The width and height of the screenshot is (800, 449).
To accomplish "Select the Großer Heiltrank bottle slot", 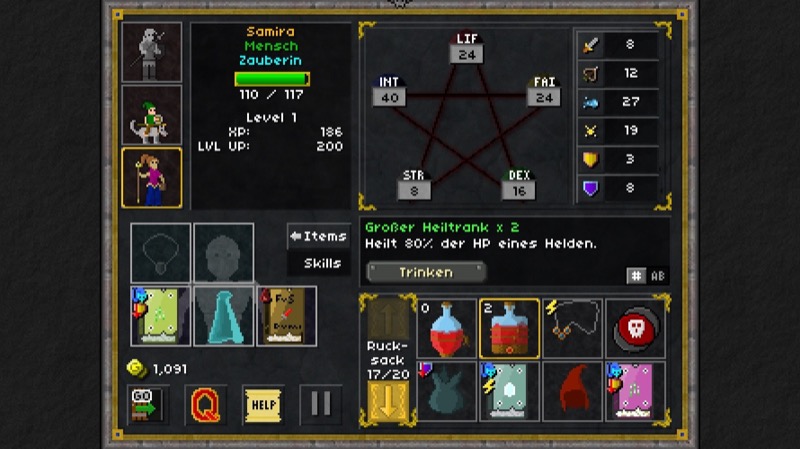I will tap(509, 328).
